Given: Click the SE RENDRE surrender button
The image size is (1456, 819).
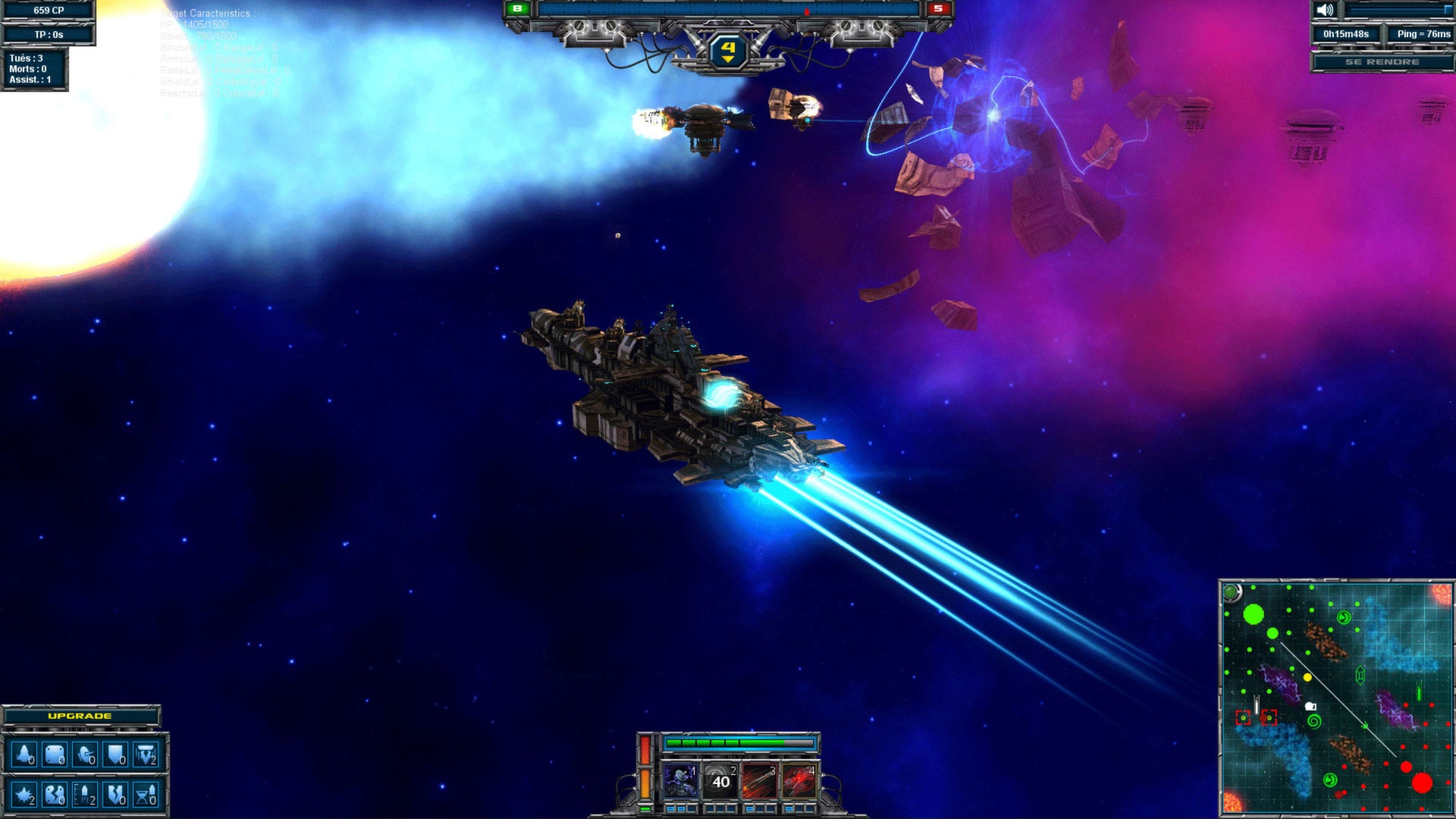Looking at the screenshot, I should (x=1382, y=61).
